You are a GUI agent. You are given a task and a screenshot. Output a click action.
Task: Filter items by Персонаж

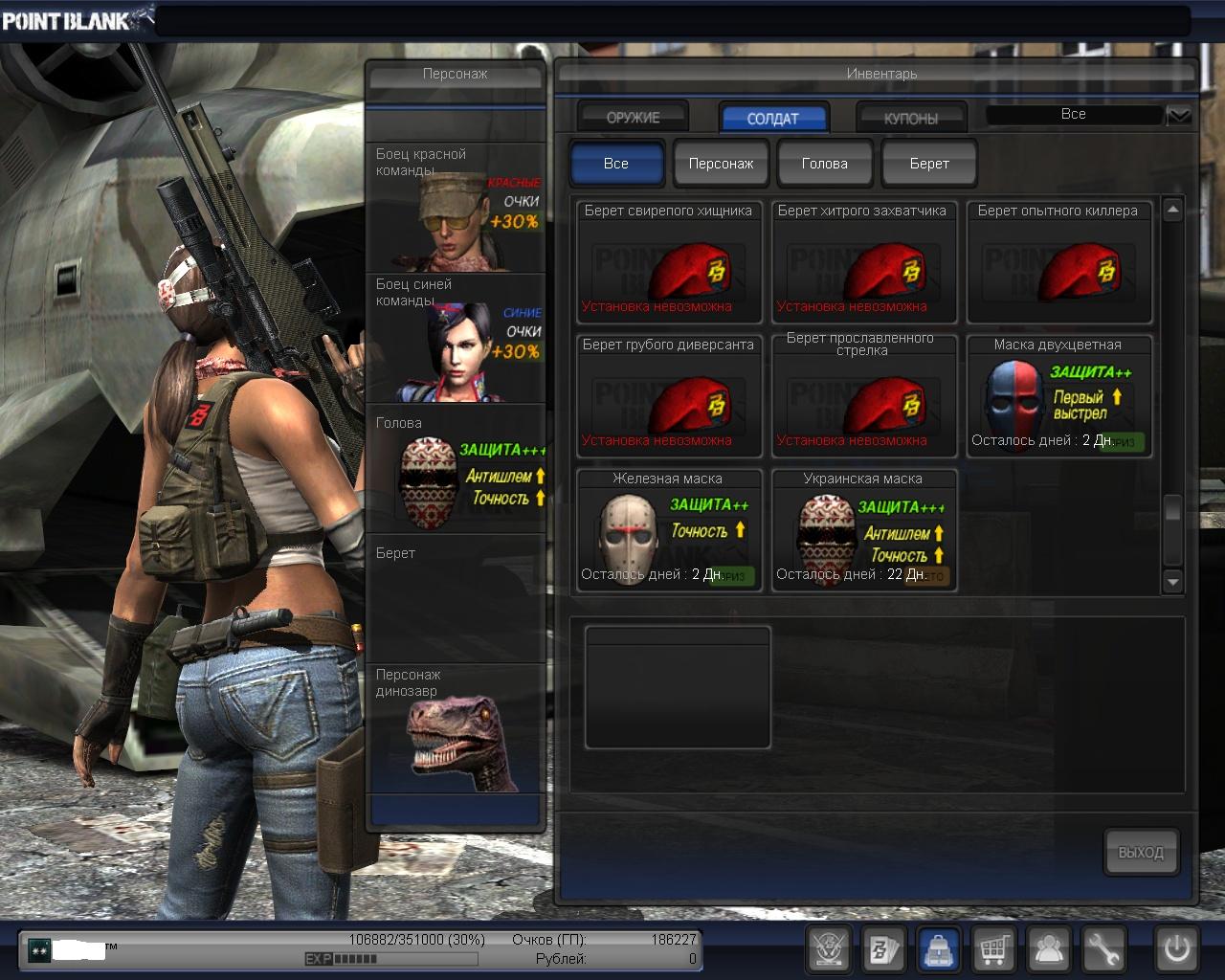pyautogui.click(x=721, y=164)
